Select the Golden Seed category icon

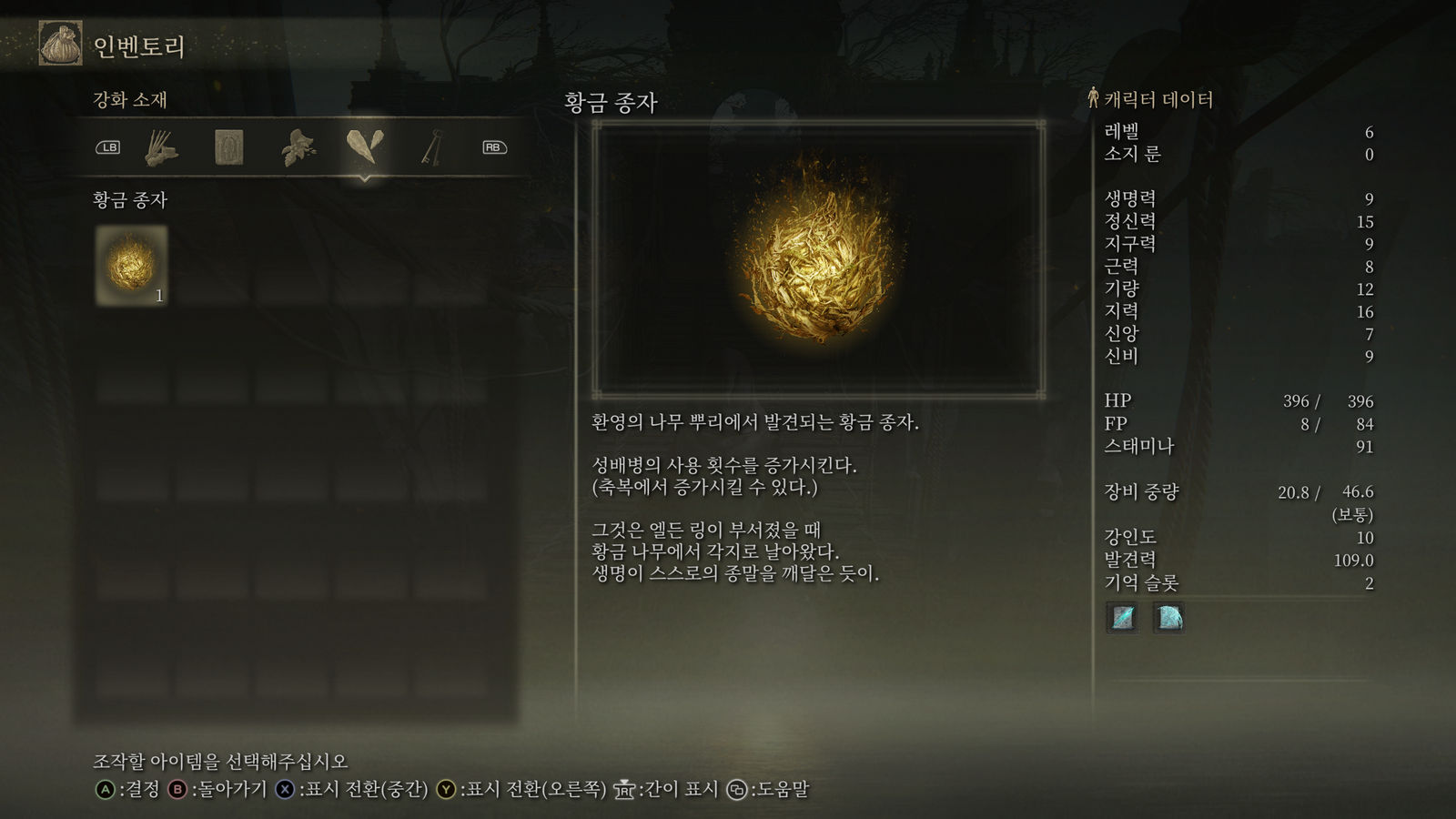pyautogui.click(x=364, y=146)
